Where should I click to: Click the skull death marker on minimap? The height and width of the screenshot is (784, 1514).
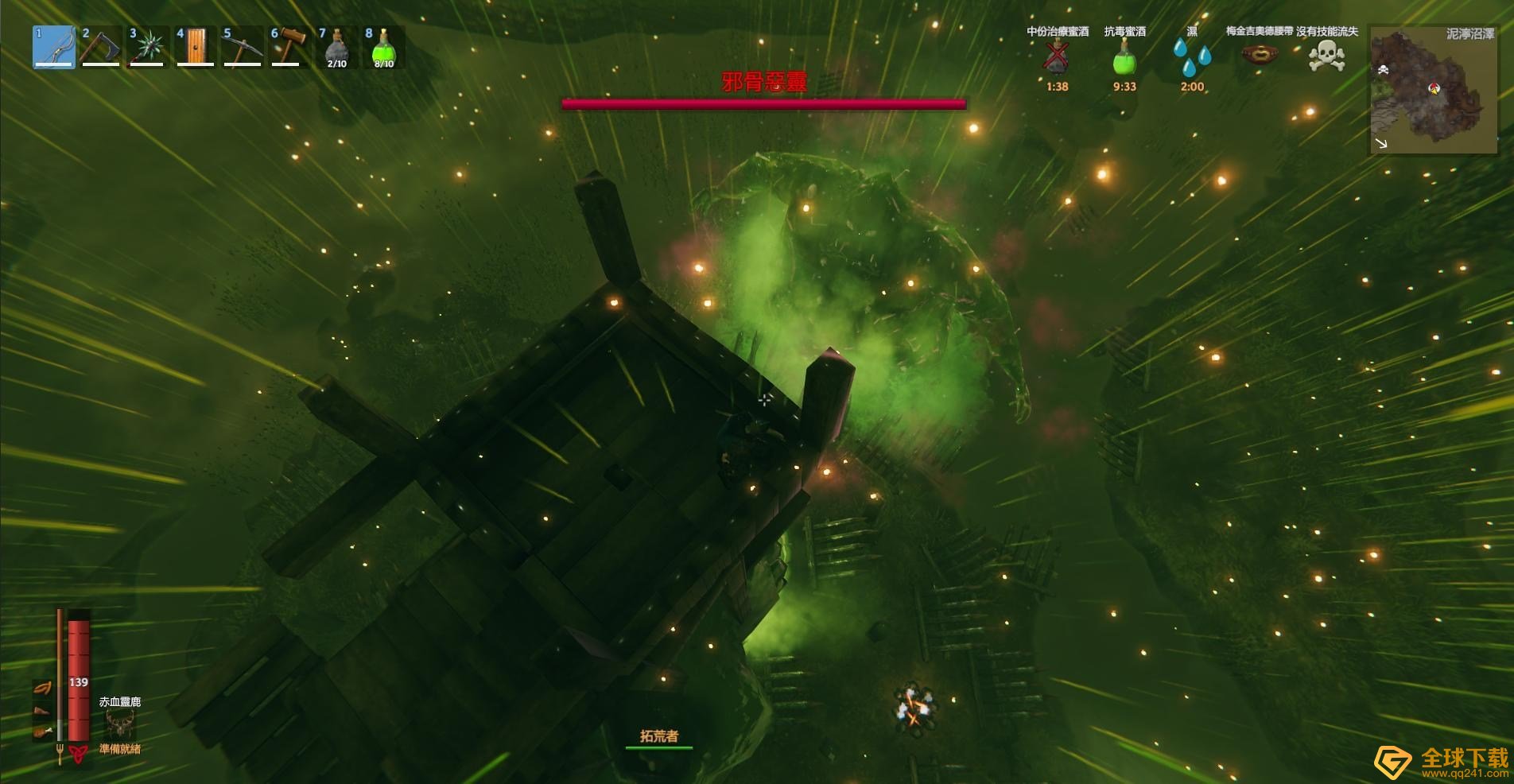tap(1383, 70)
